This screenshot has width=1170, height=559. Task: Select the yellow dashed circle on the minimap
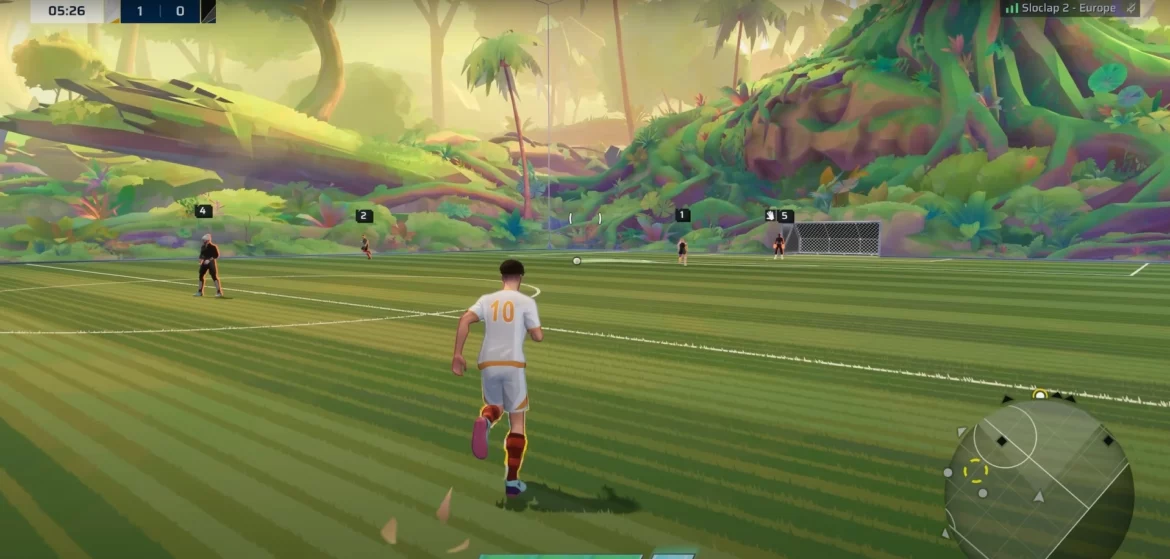click(975, 470)
